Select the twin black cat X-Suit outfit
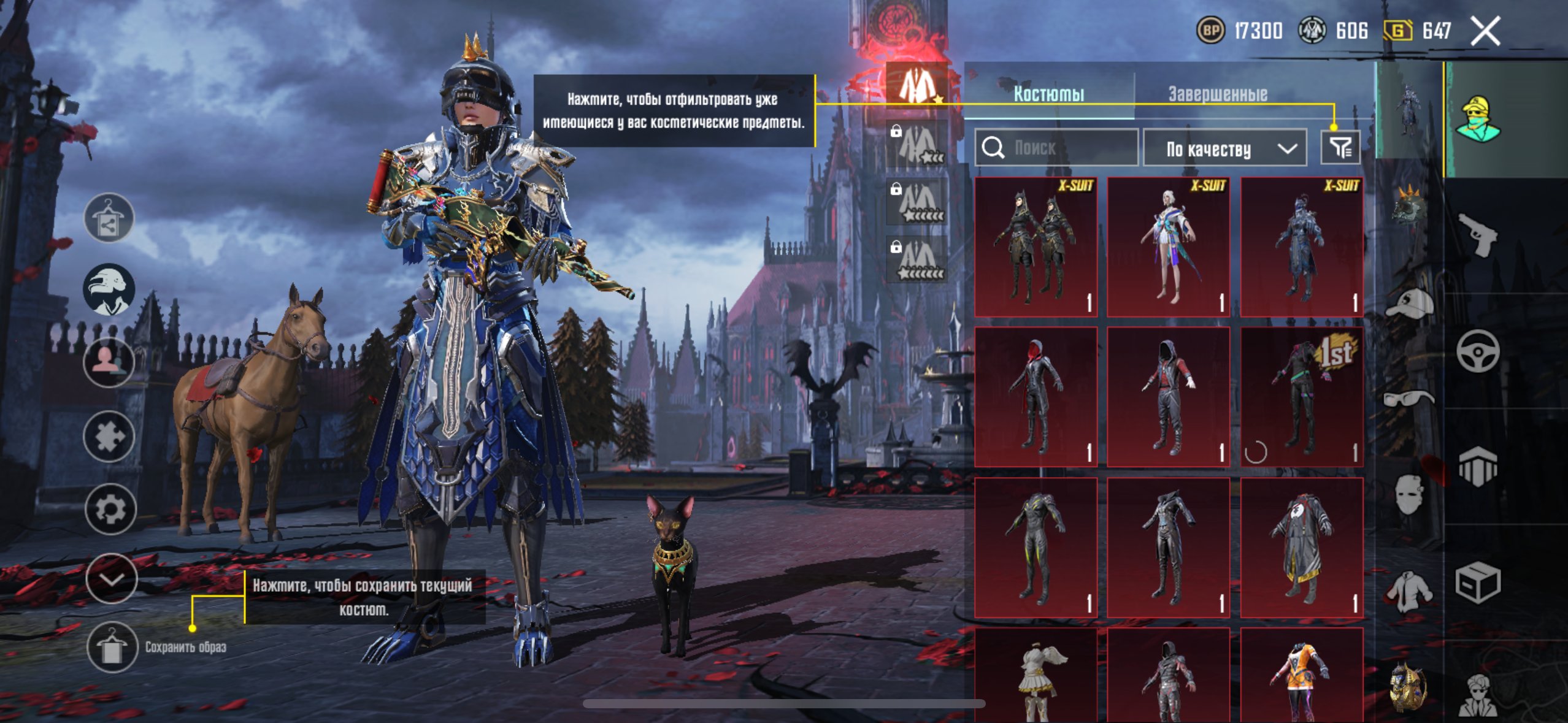1568x723 pixels. (x=1036, y=247)
